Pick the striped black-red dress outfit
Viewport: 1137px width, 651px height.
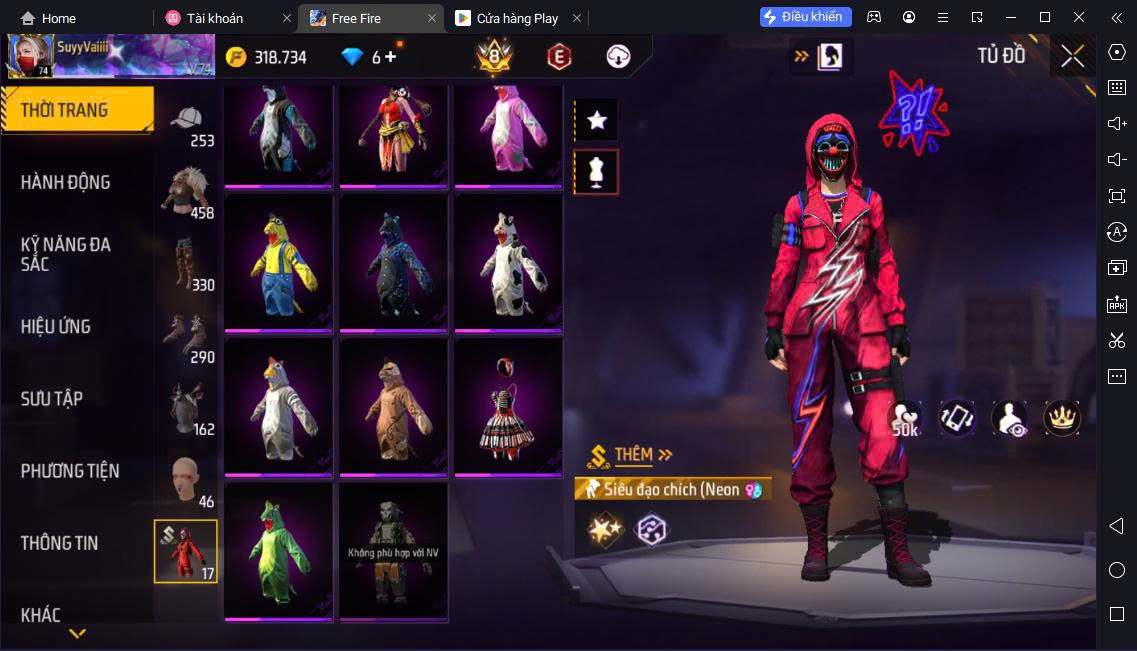pyautogui.click(x=508, y=405)
